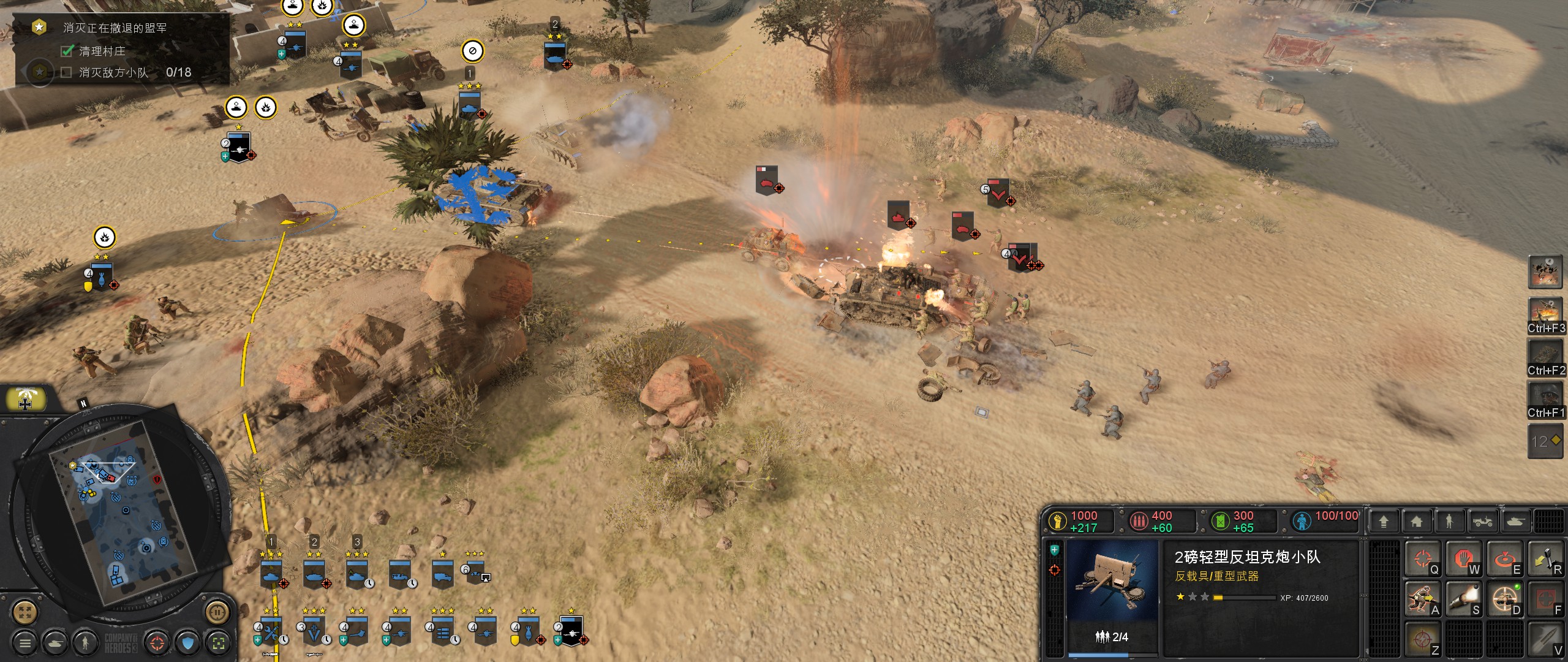The height and width of the screenshot is (662, 1568).
Task: Open the tank production tab
Action: [1515, 522]
